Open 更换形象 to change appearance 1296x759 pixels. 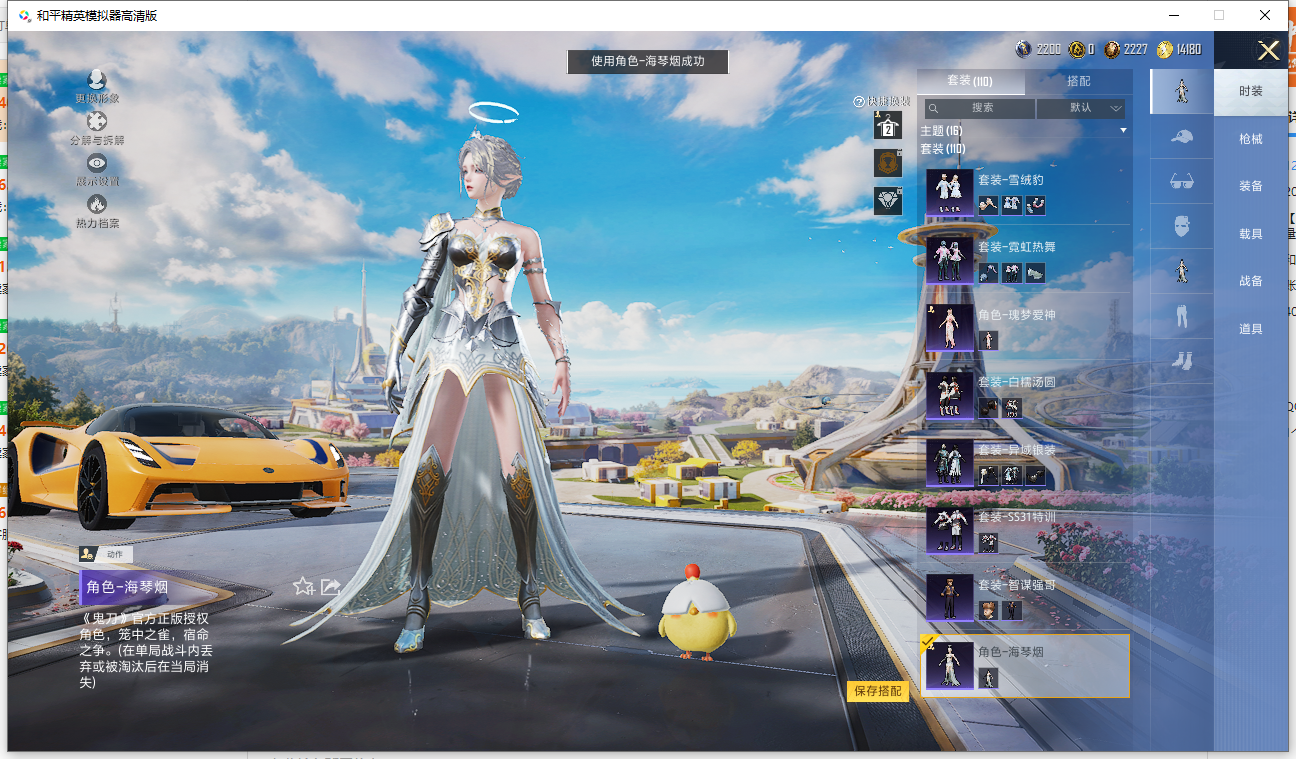tap(97, 86)
